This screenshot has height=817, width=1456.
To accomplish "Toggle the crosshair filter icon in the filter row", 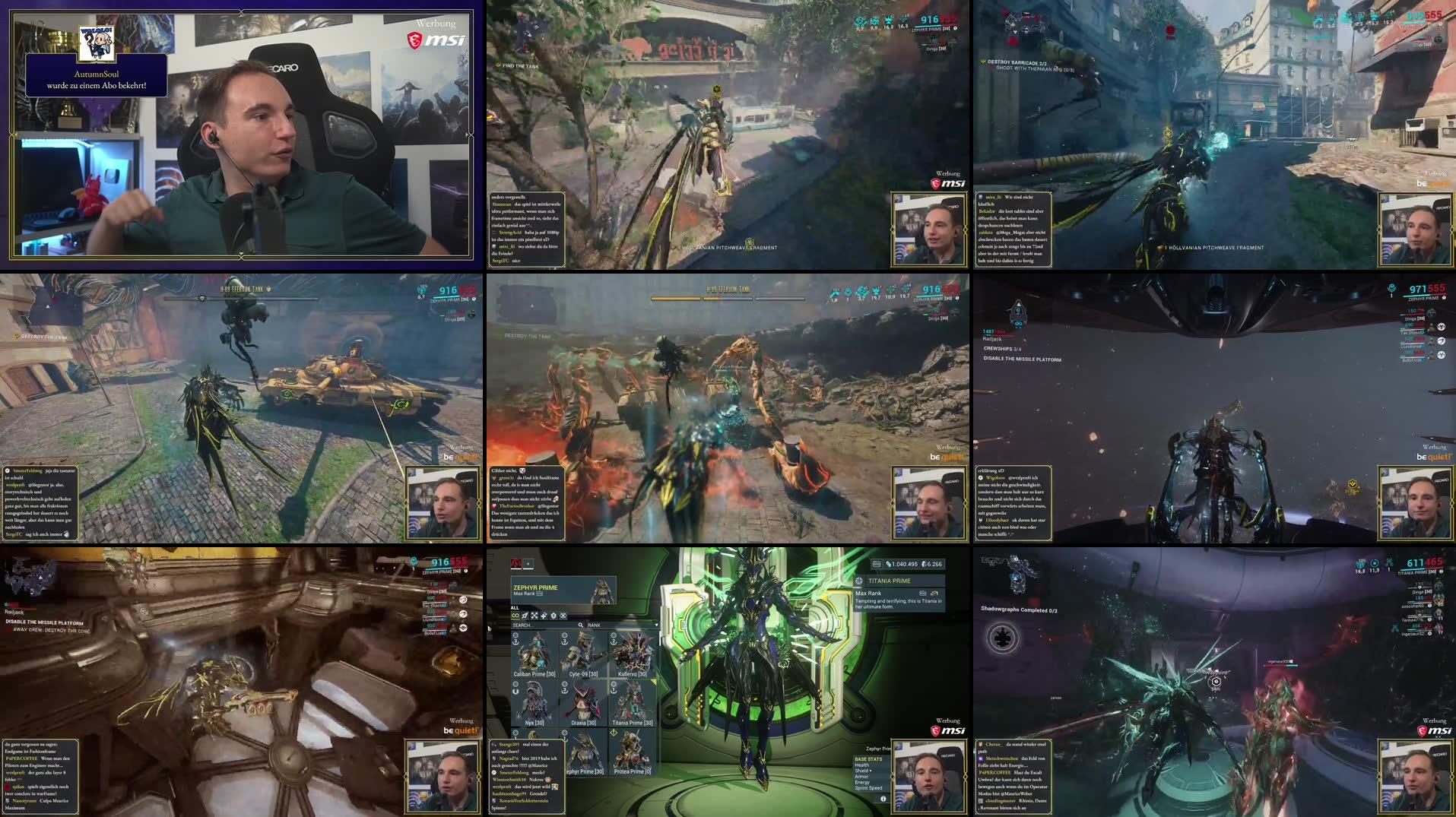I will (535, 616).
